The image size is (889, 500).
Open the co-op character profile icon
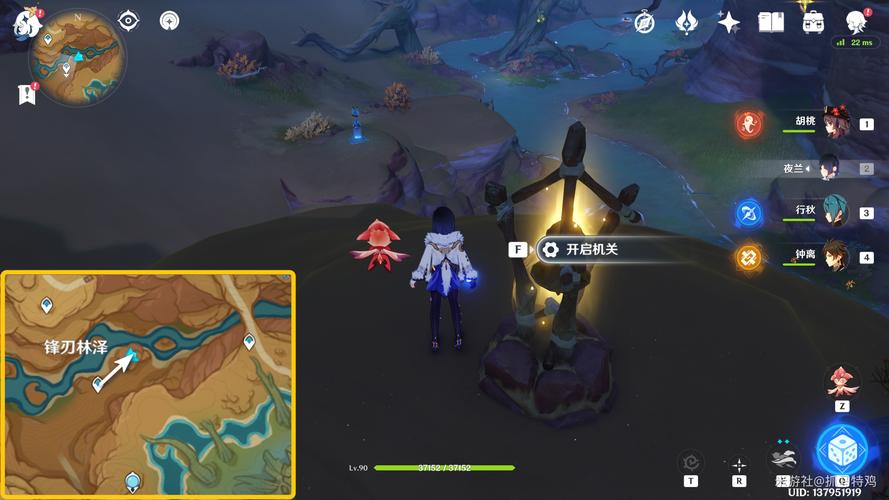tap(856, 22)
